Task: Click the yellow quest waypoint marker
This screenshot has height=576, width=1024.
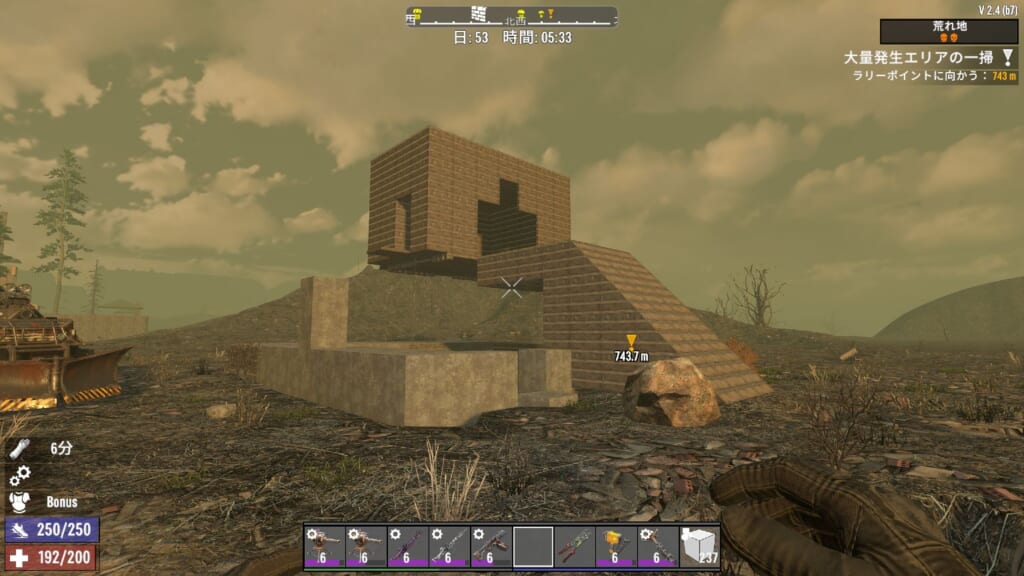Action: (x=631, y=342)
